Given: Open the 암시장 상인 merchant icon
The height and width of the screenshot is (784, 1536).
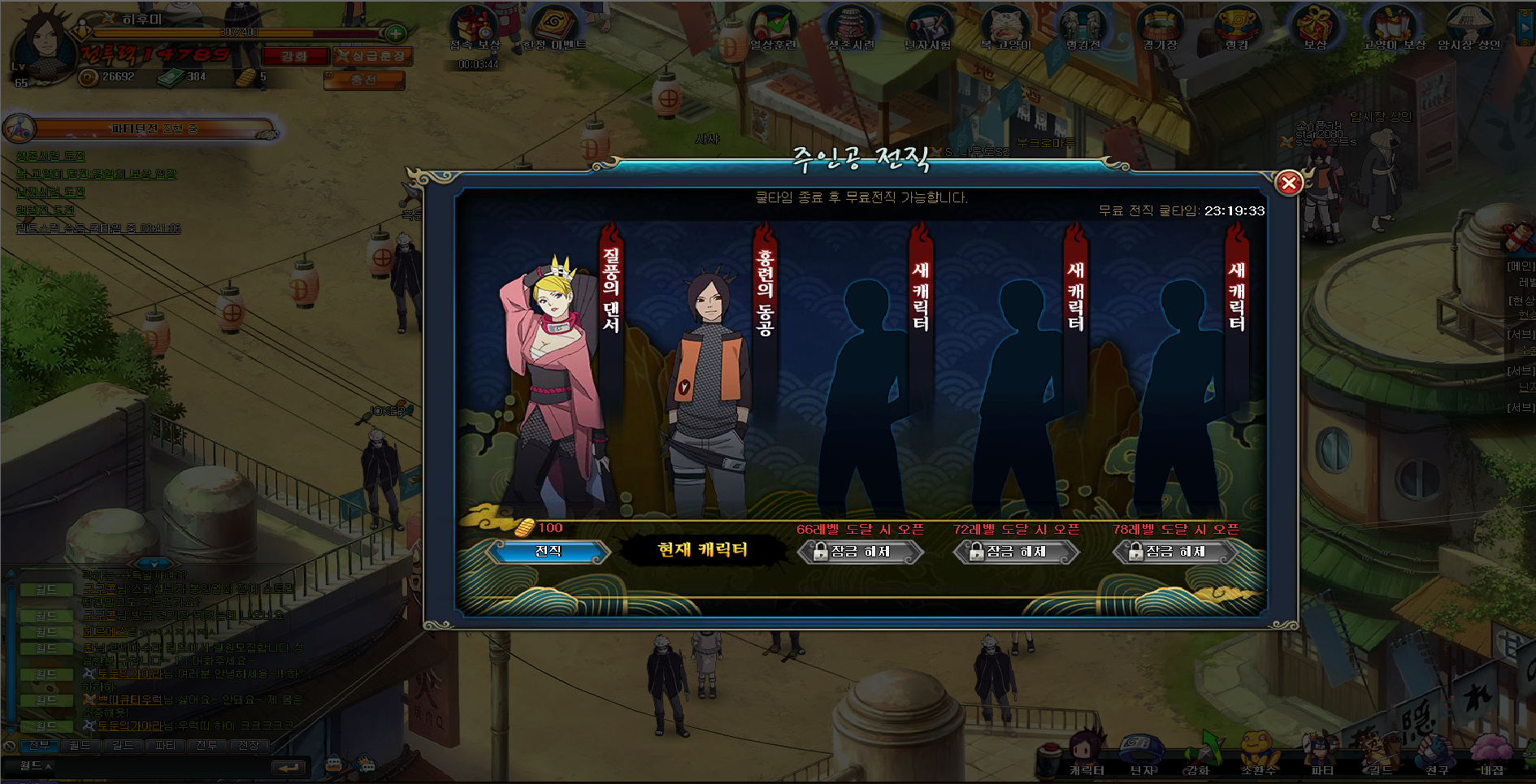Looking at the screenshot, I should [x=1469, y=27].
